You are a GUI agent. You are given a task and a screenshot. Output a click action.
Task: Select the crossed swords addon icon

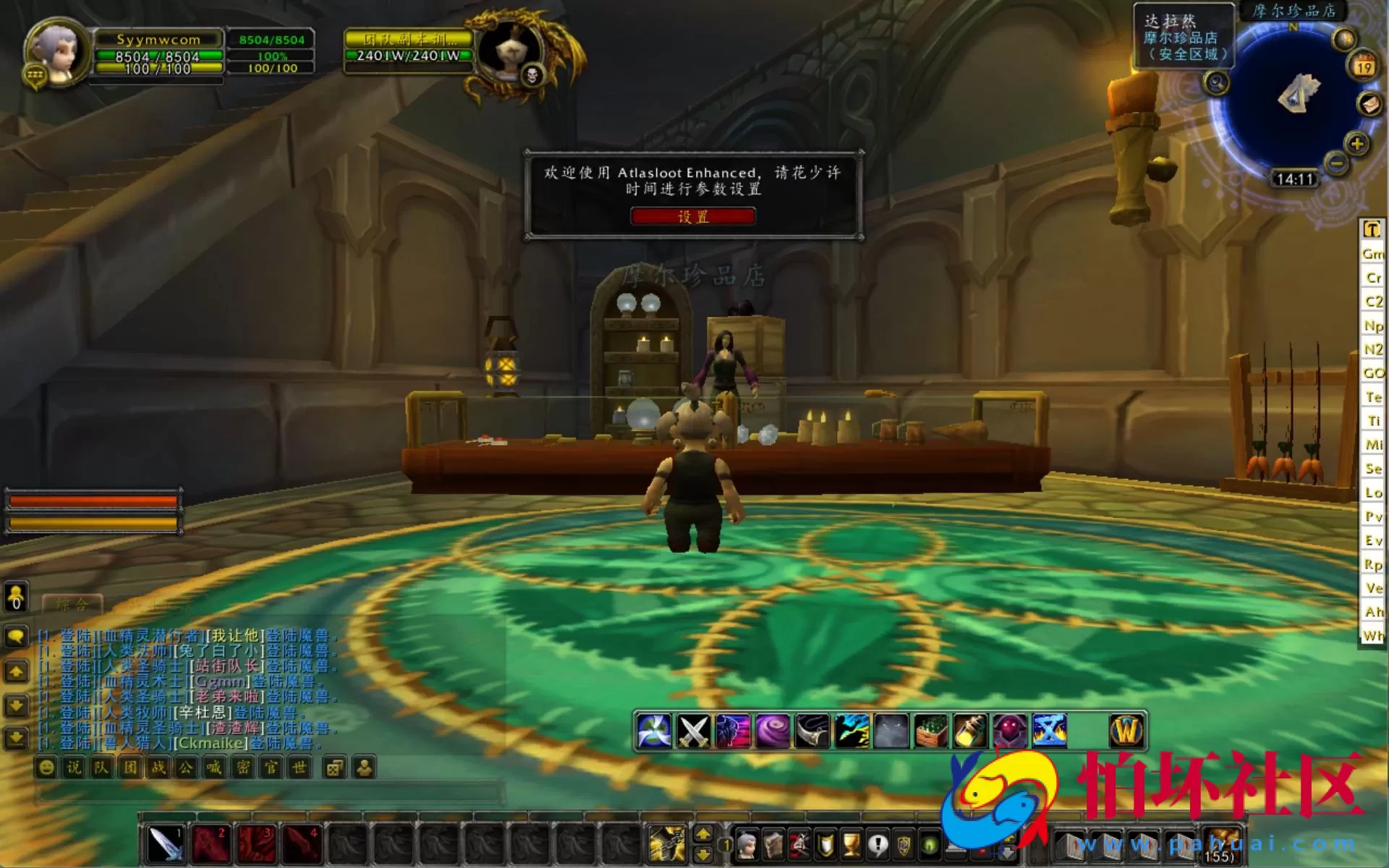click(x=694, y=731)
